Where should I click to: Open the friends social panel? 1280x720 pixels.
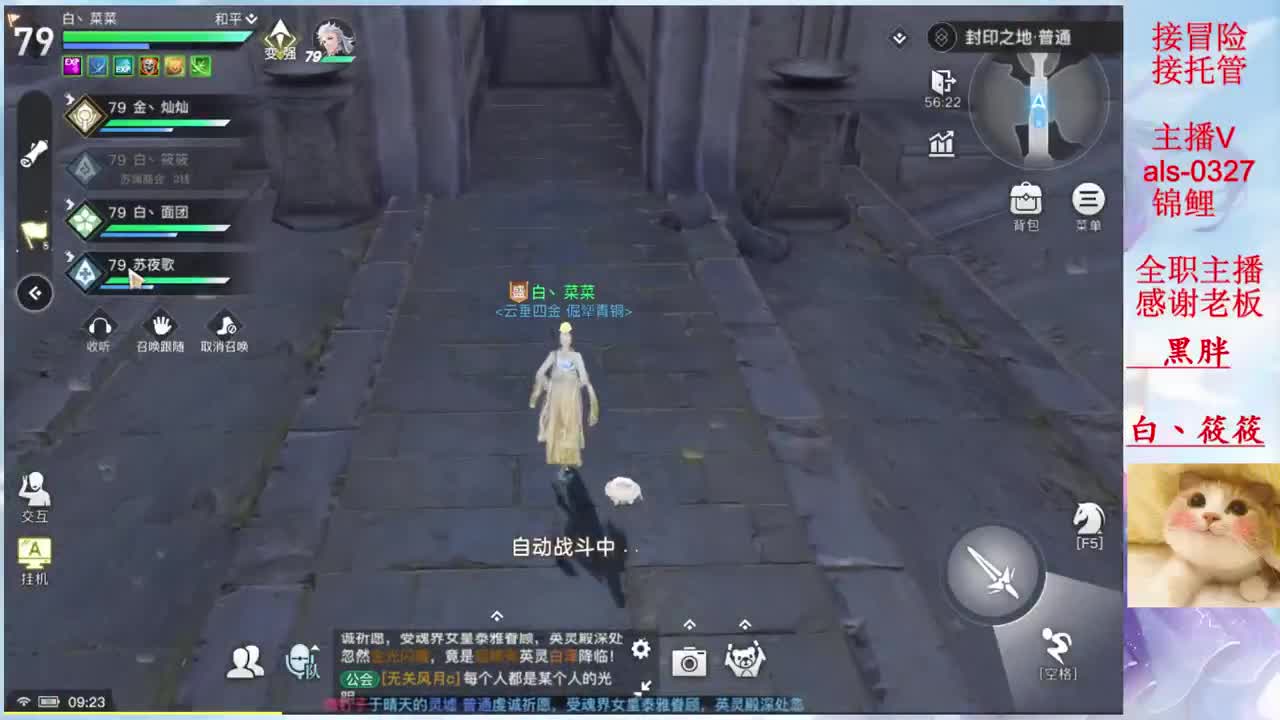243,660
